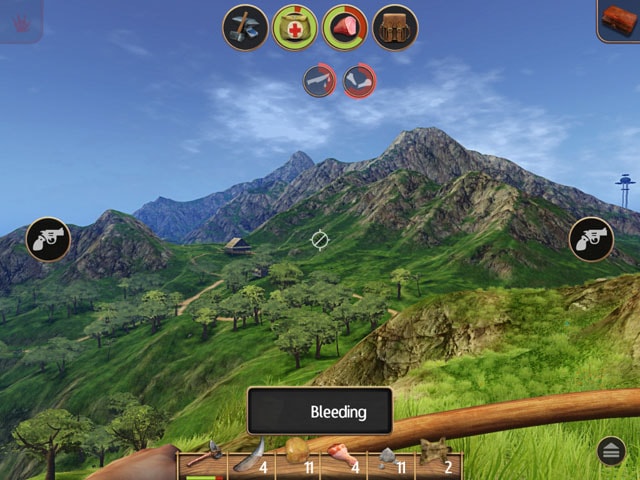
Task: Fire with the right revolver button
Action: pyautogui.click(x=591, y=239)
